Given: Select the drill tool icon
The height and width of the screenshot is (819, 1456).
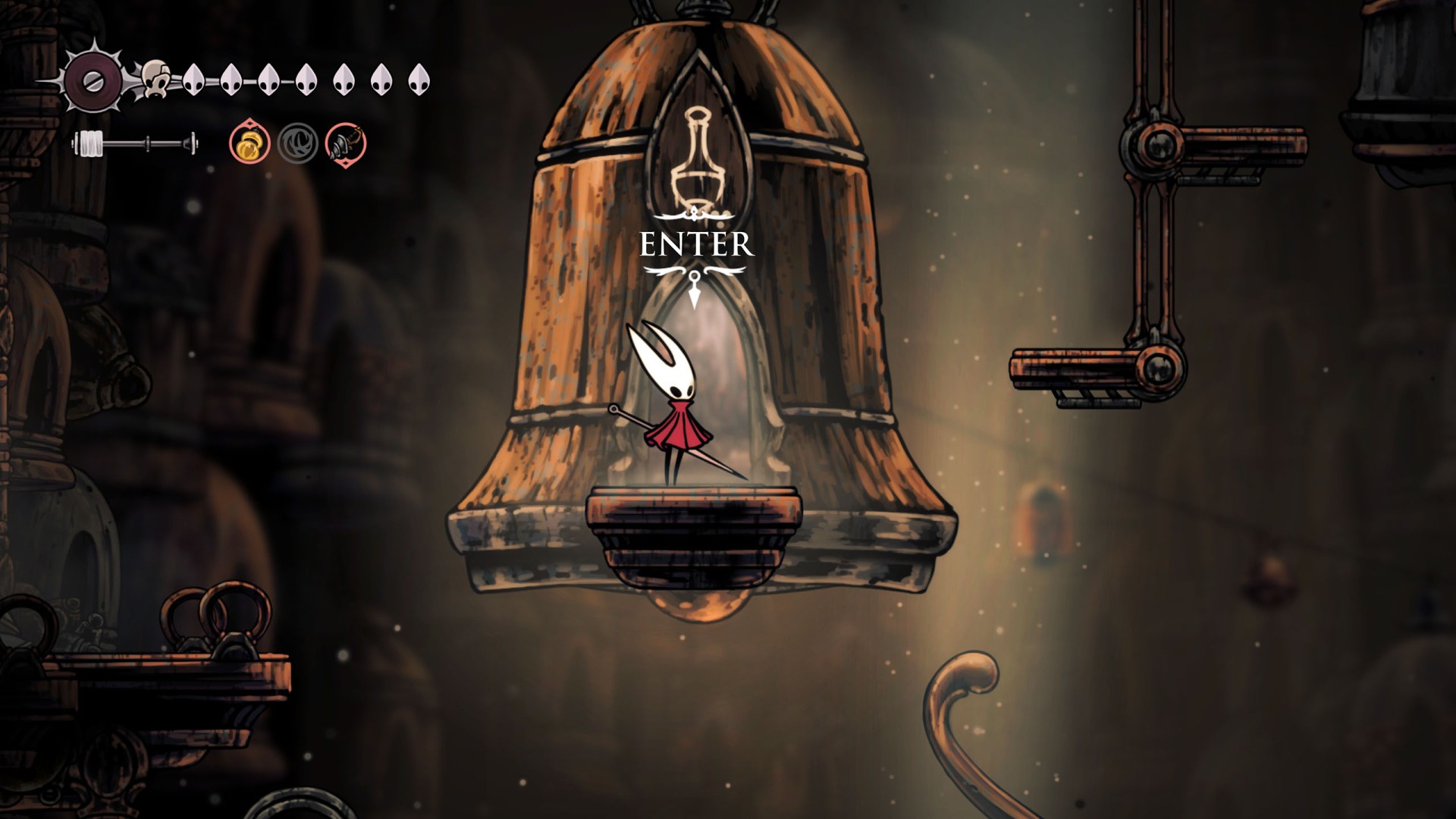Looking at the screenshot, I should (x=346, y=143).
